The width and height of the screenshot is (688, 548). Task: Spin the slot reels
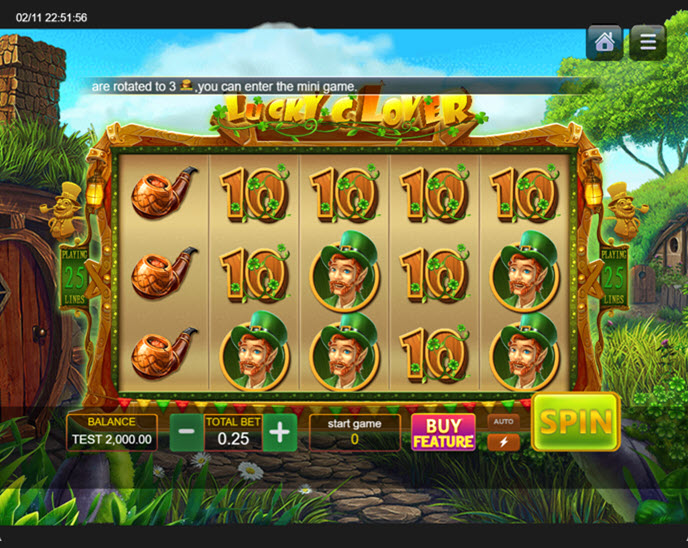[x=576, y=422]
